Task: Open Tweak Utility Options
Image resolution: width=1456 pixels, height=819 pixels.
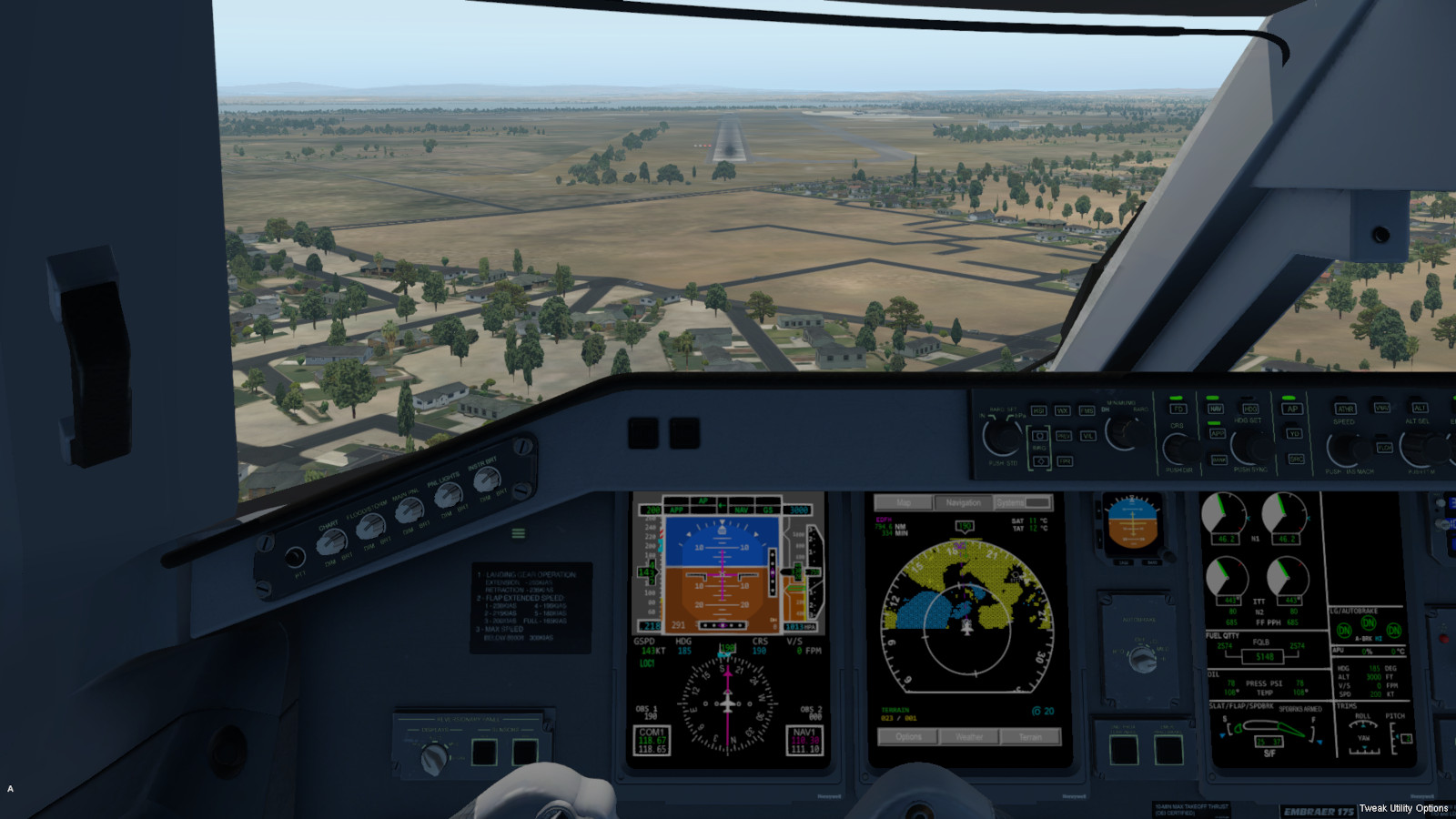Action: point(1403,808)
